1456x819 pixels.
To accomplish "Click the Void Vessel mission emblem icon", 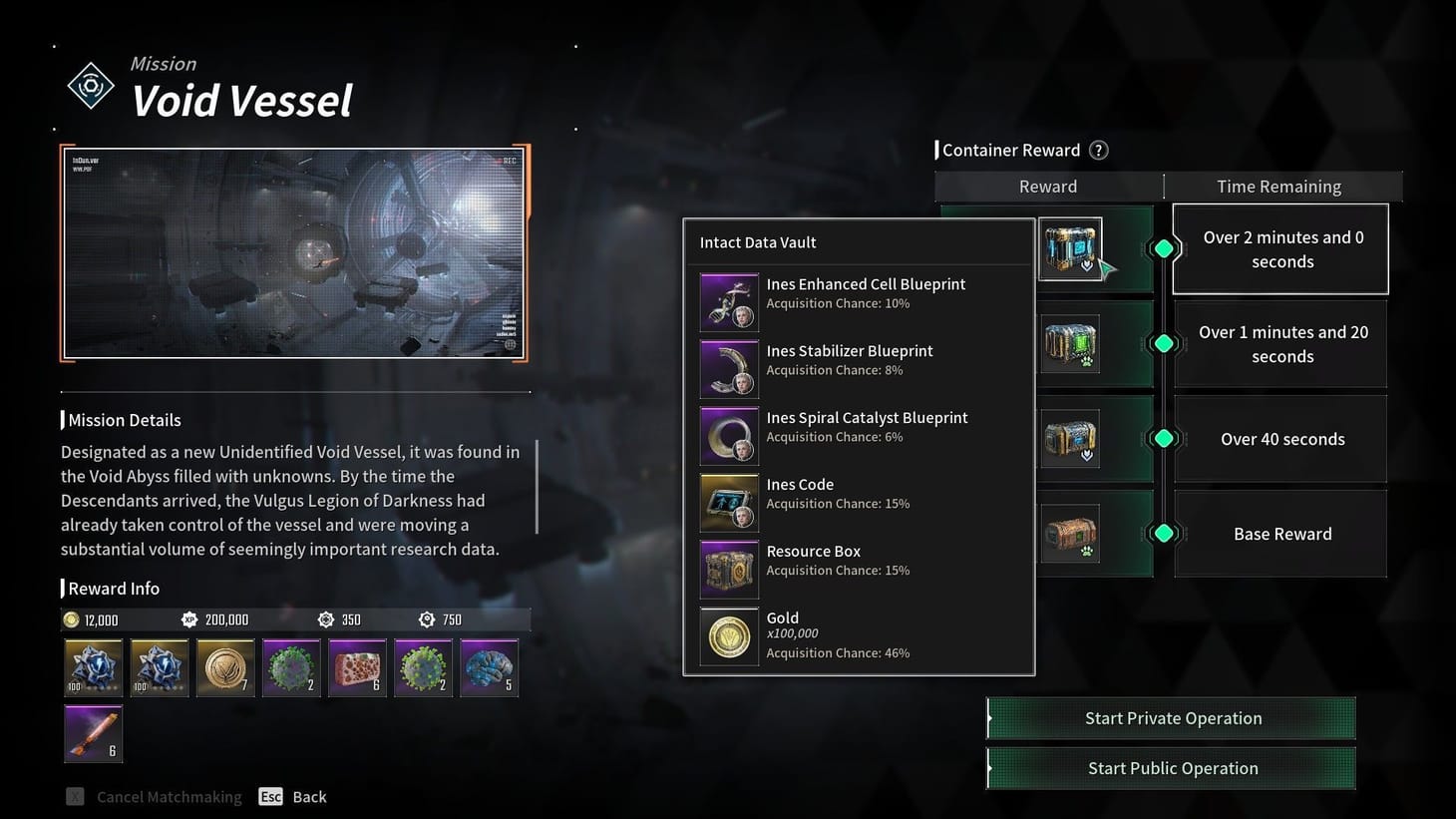I will tap(91, 86).
